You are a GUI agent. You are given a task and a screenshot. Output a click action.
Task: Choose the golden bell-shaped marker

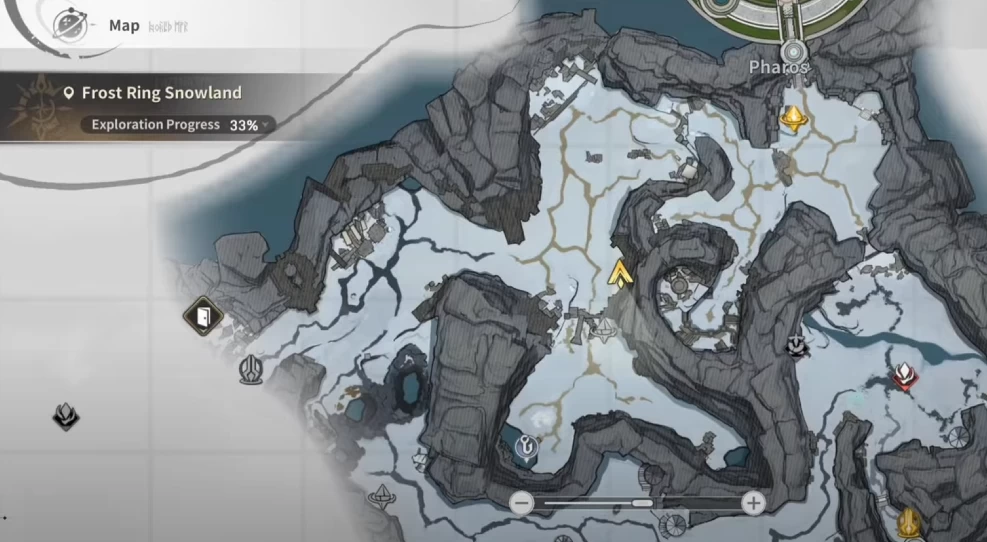[x=909, y=521]
